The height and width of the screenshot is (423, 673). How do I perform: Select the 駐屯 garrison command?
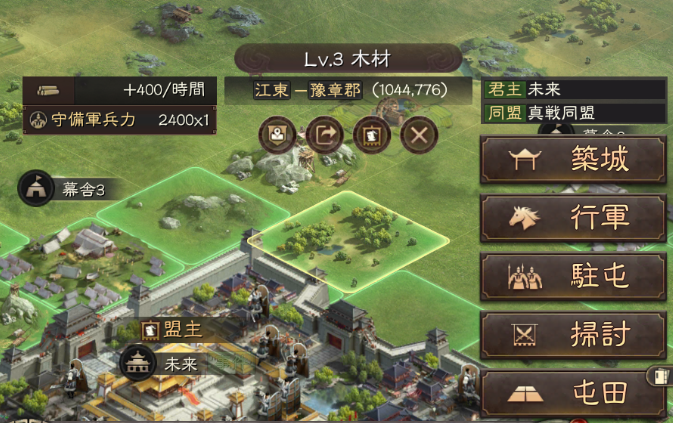click(x=573, y=277)
